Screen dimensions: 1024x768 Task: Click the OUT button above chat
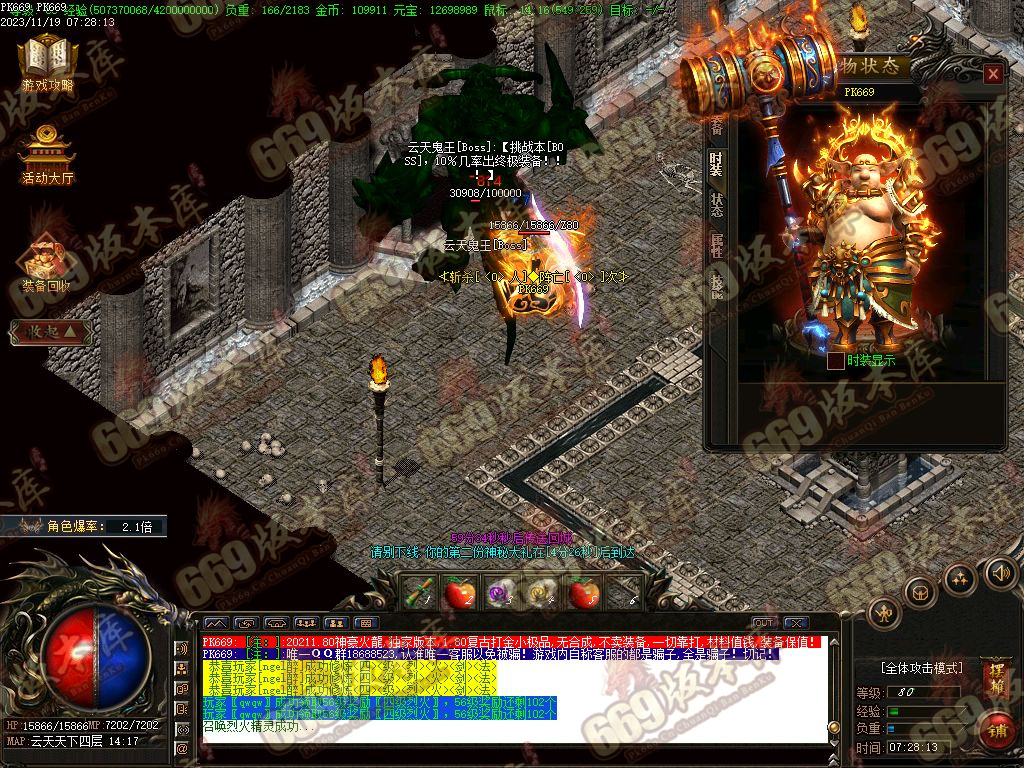point(764,623)
